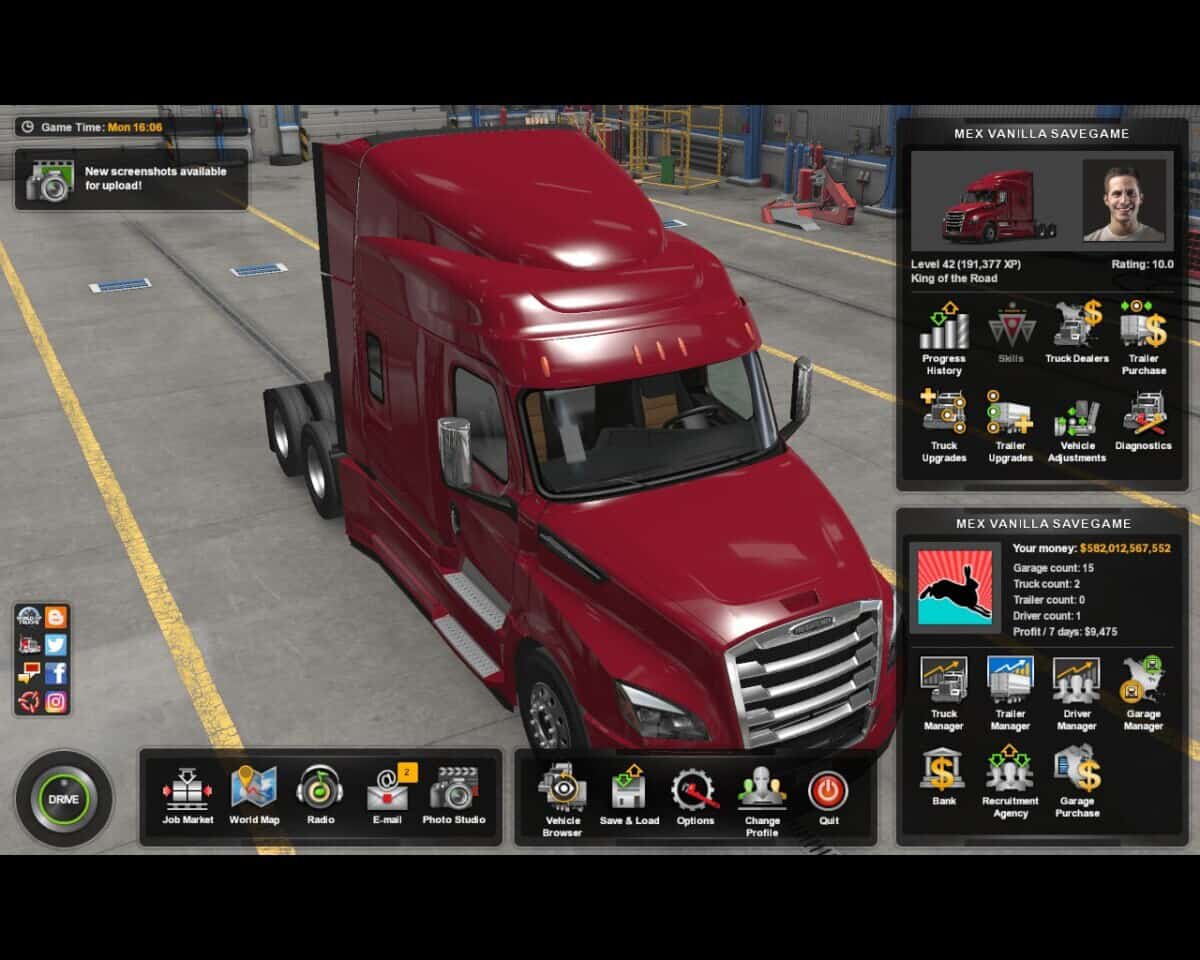Click the green Drive button
The image size is (1200, 960).
pos(63,799)
